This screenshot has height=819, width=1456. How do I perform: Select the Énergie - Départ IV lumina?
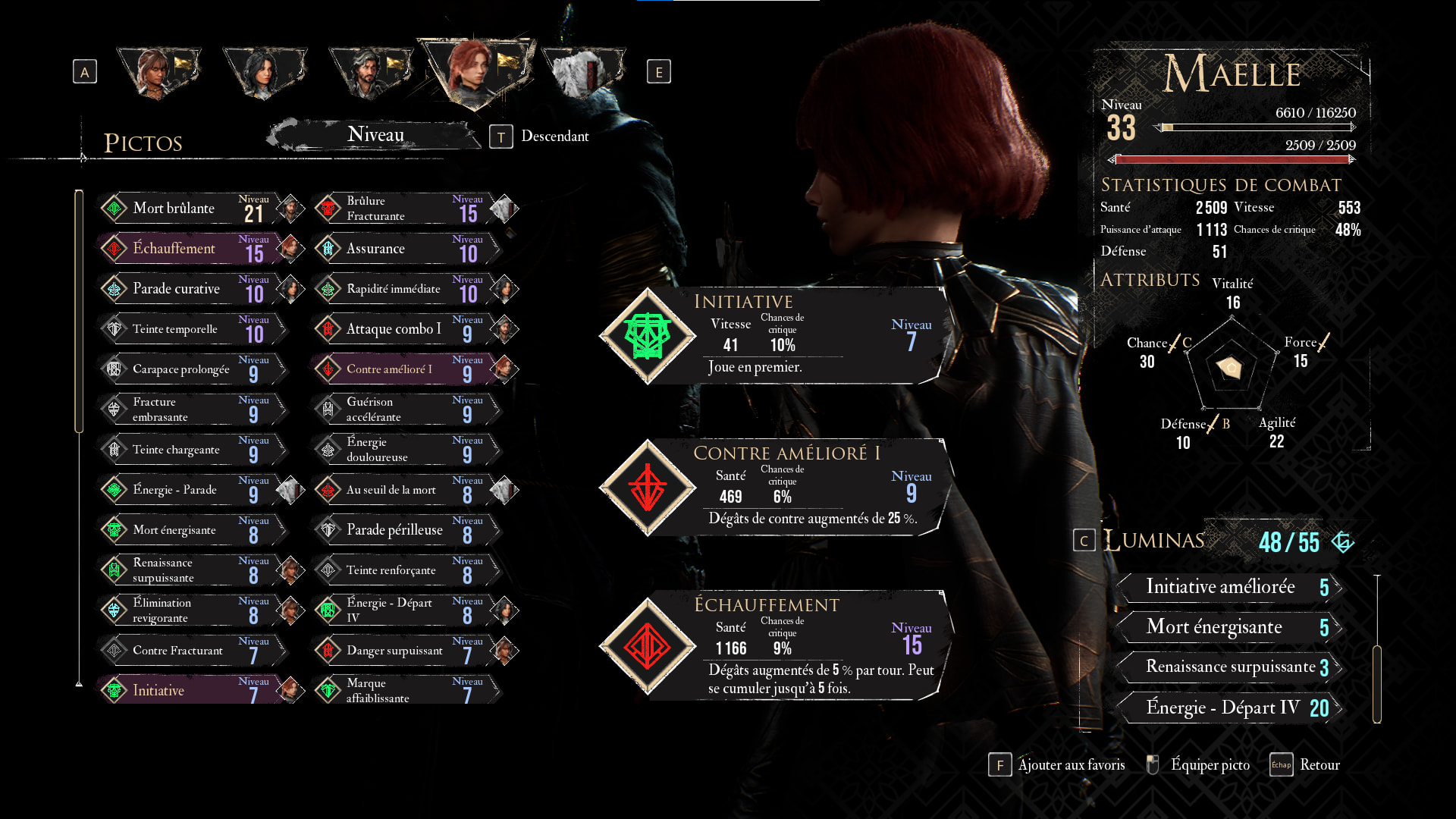click(x=1228, y=708)
